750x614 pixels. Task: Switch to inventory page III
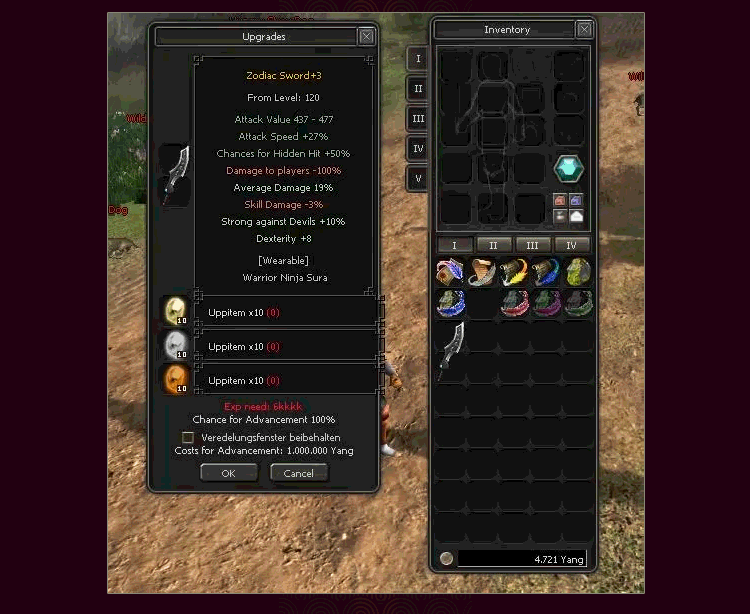click(533, 245)
